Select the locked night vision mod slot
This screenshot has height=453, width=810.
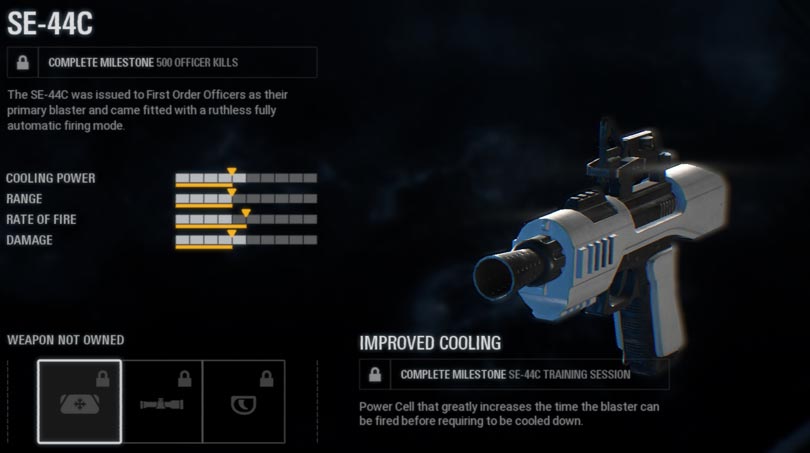tap(243, 401)
